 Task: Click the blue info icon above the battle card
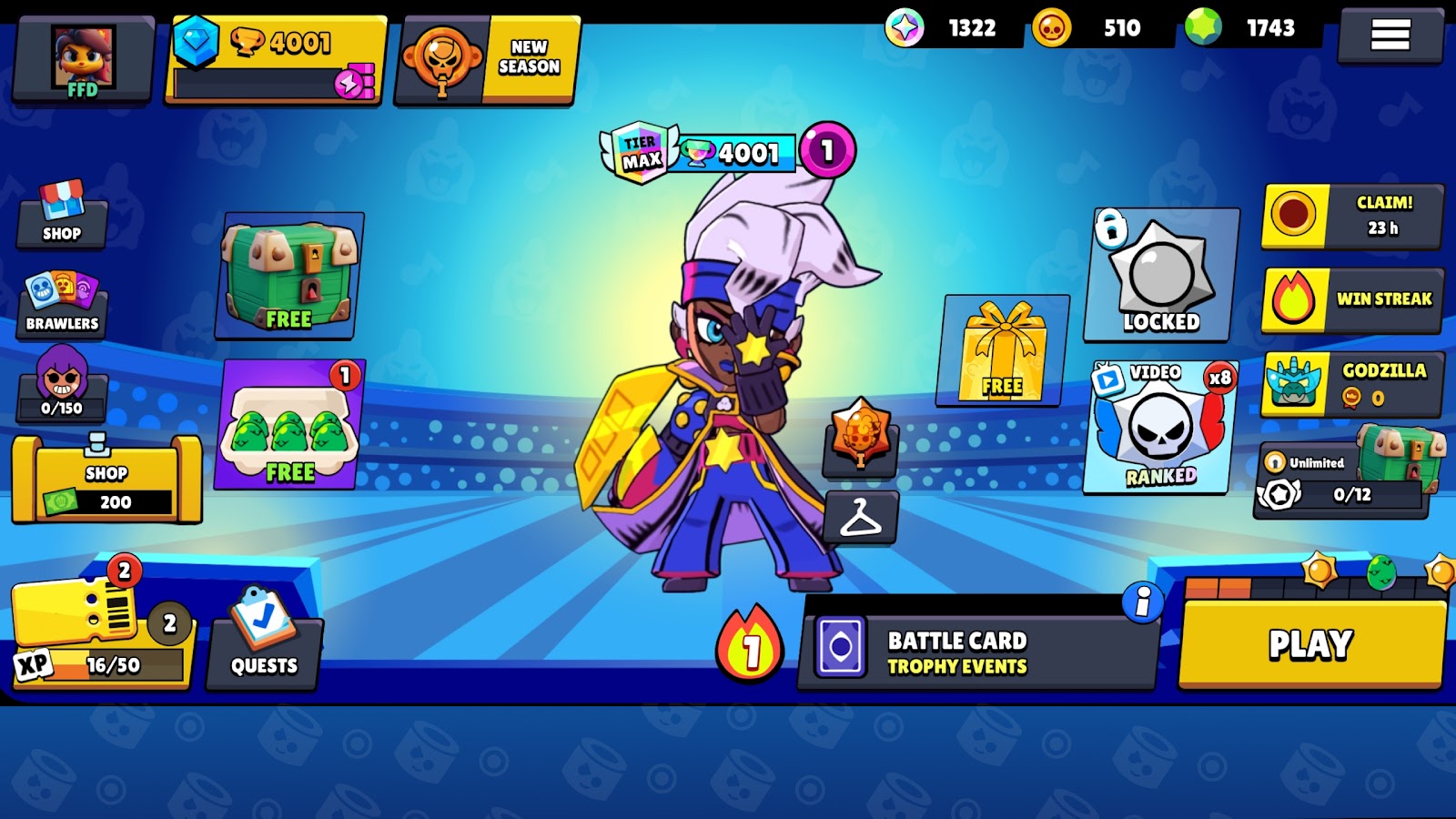pyautogui.click(x=1142, y=602)
